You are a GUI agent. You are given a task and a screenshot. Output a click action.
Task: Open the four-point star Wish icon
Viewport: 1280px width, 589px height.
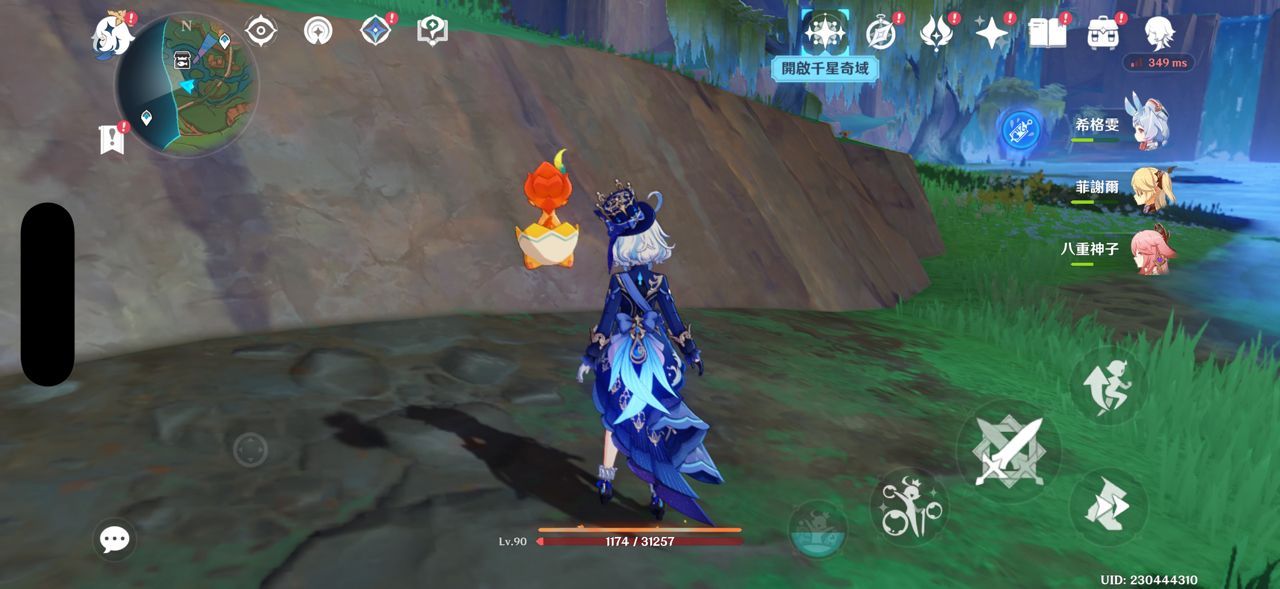point(991,33)
